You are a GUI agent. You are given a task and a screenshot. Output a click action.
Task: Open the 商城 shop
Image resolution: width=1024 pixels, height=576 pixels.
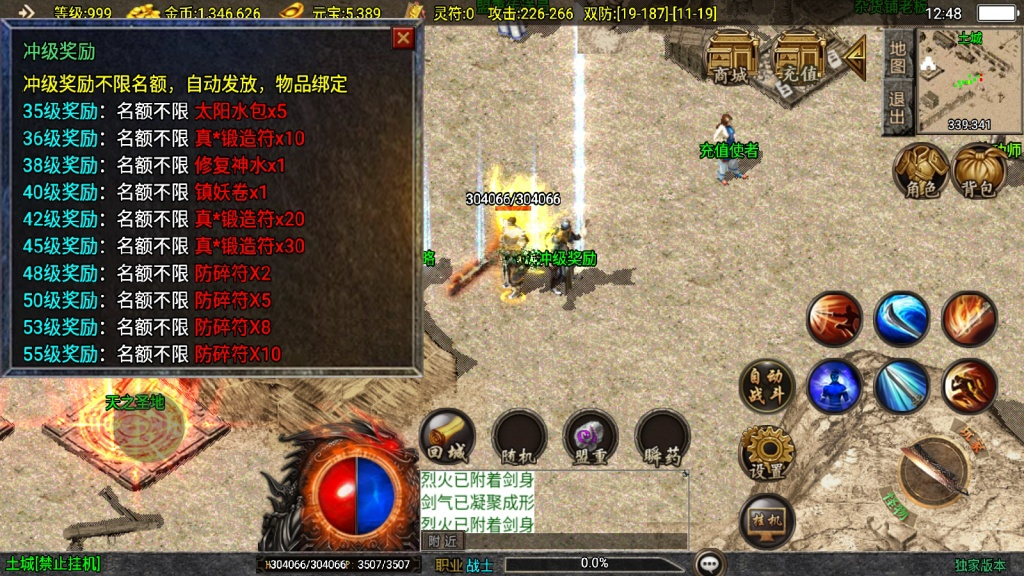pyautogui.click(x=730, y=56)
